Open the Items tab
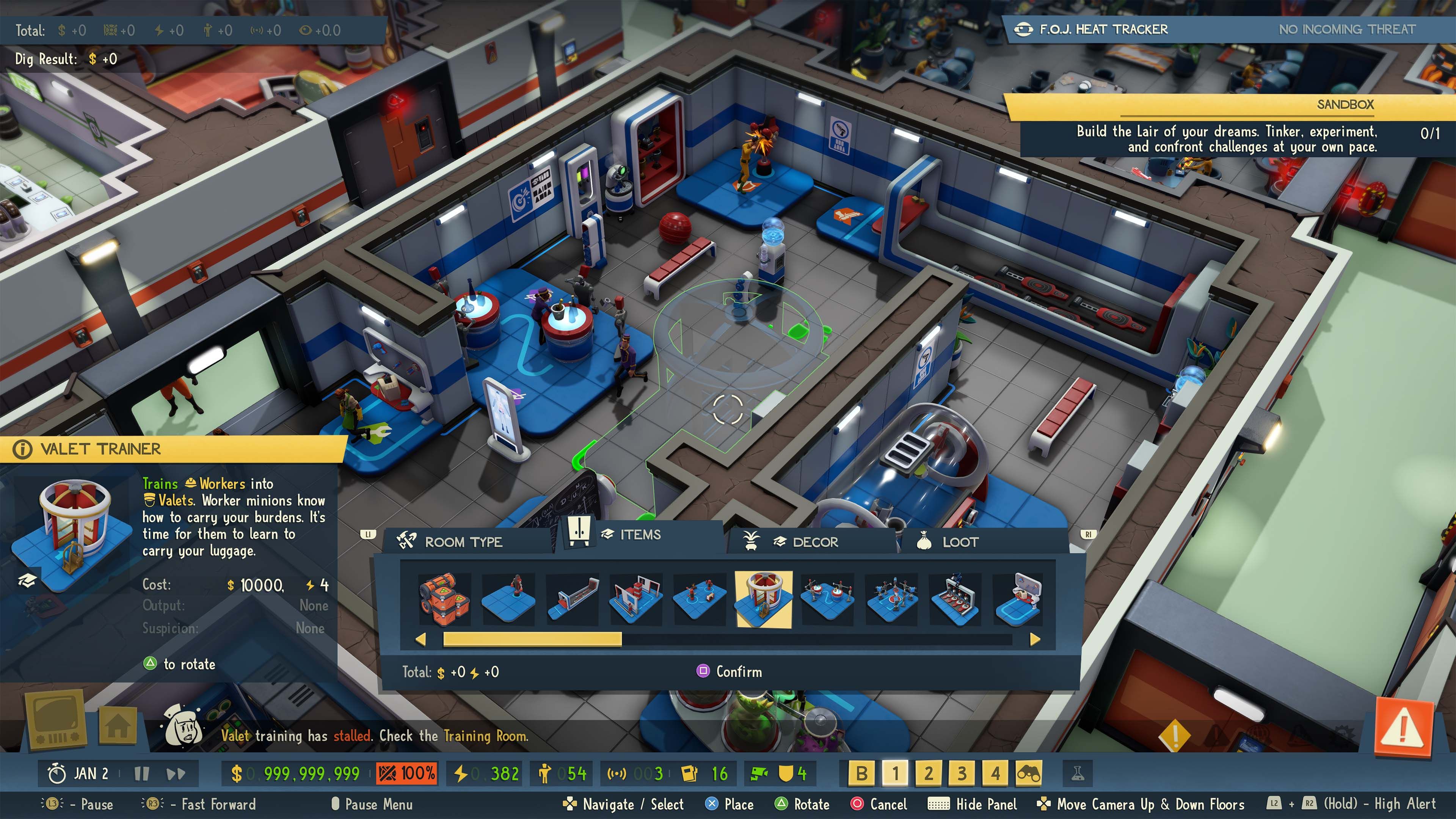1456x819 pixels. (x=639, y=535)
